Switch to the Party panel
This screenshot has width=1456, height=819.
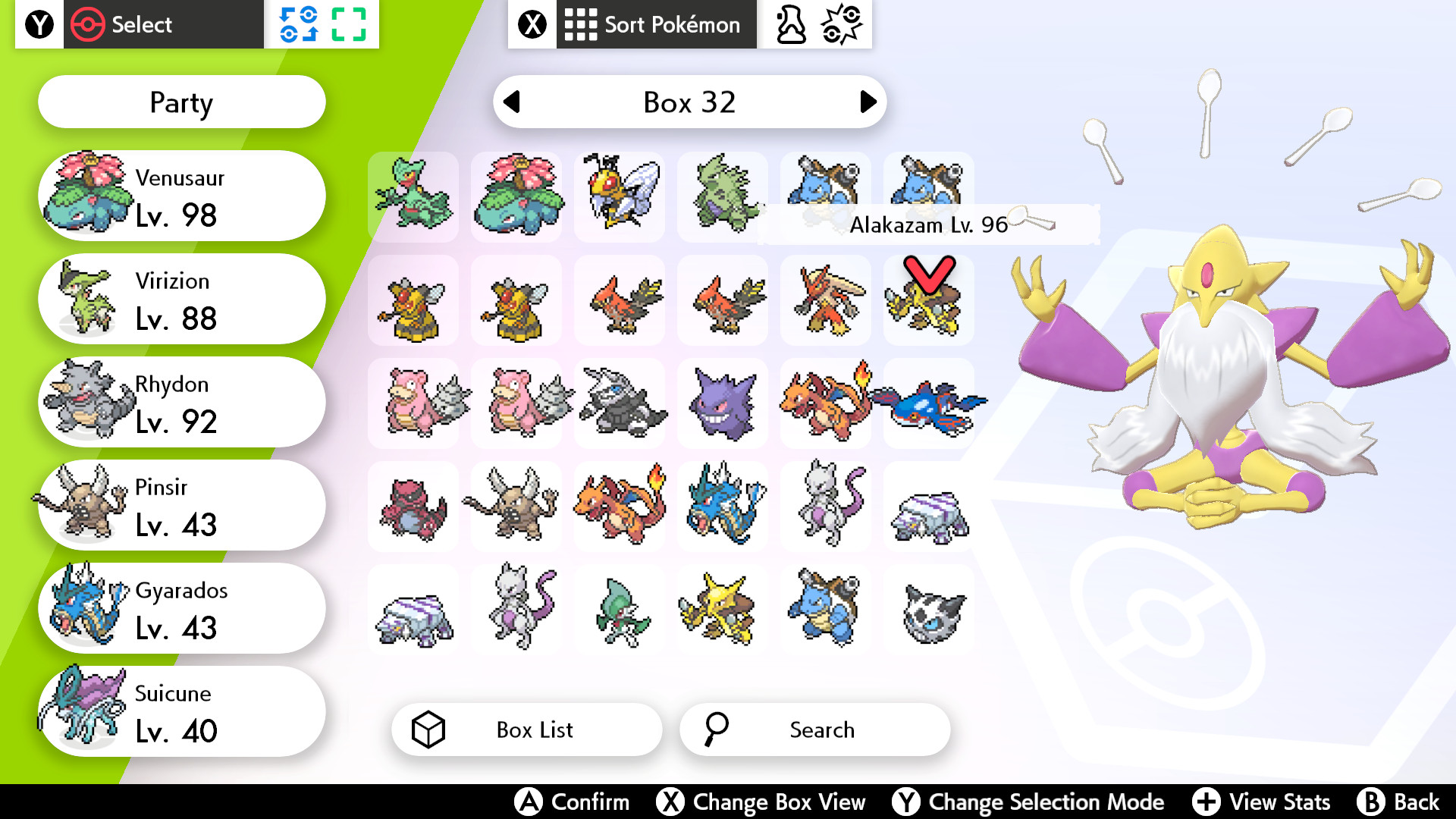pos(180,102)
